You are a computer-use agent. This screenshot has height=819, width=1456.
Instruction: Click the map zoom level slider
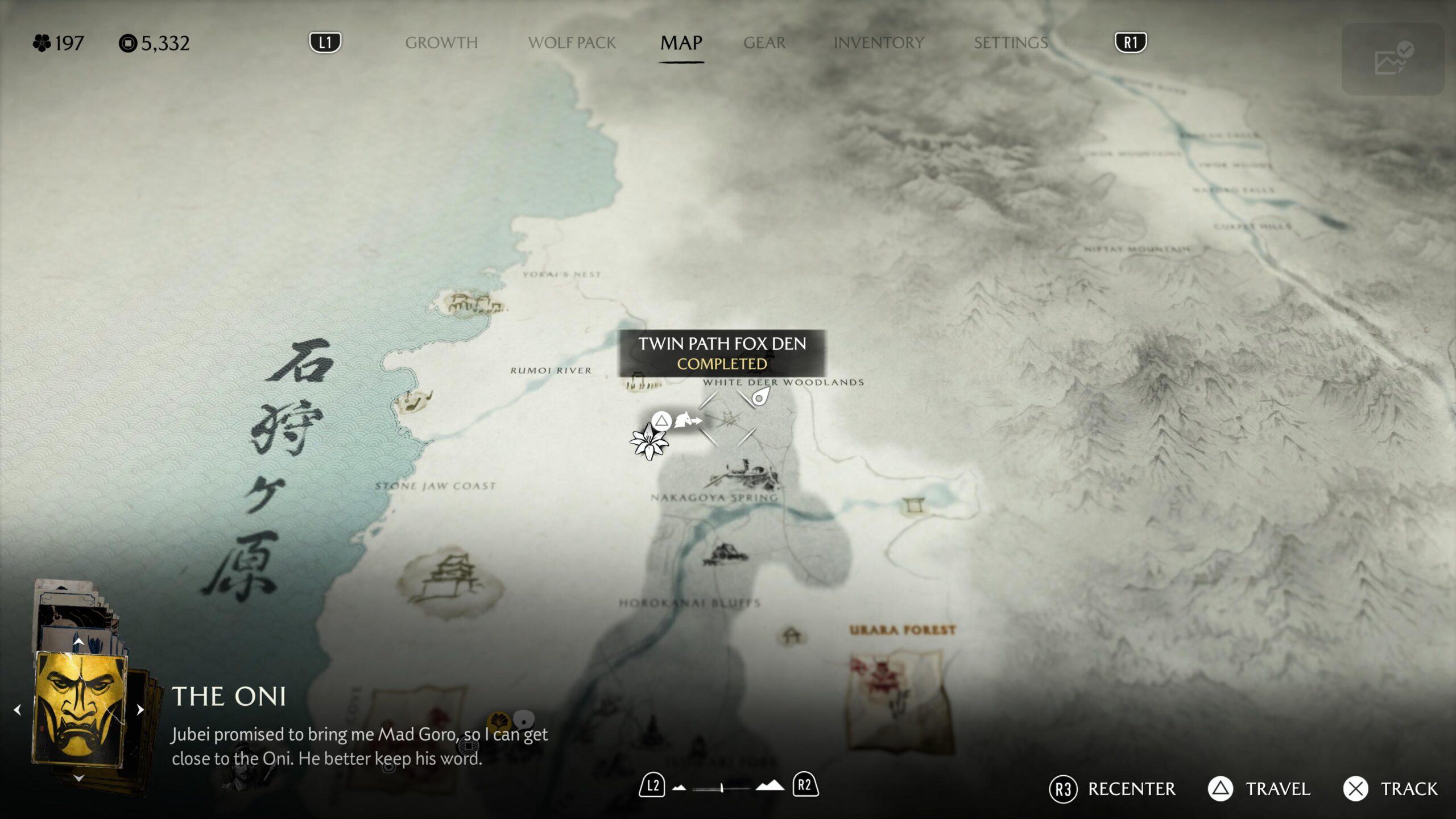pyautogui.click(x=721, y=788)
